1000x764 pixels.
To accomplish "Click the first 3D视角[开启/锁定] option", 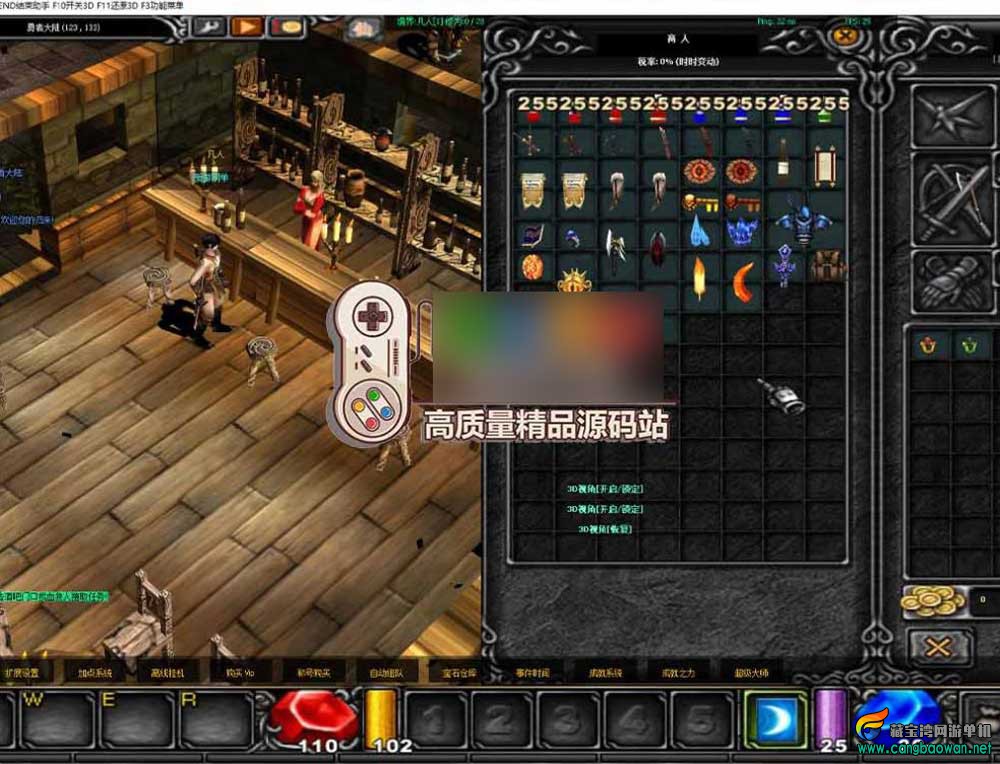I will [604, 489].
